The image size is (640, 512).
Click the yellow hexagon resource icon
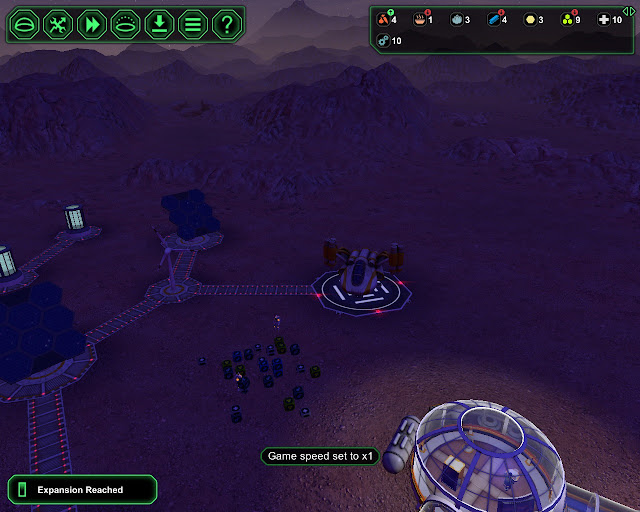pyautogui.click(x=529, y=20)
